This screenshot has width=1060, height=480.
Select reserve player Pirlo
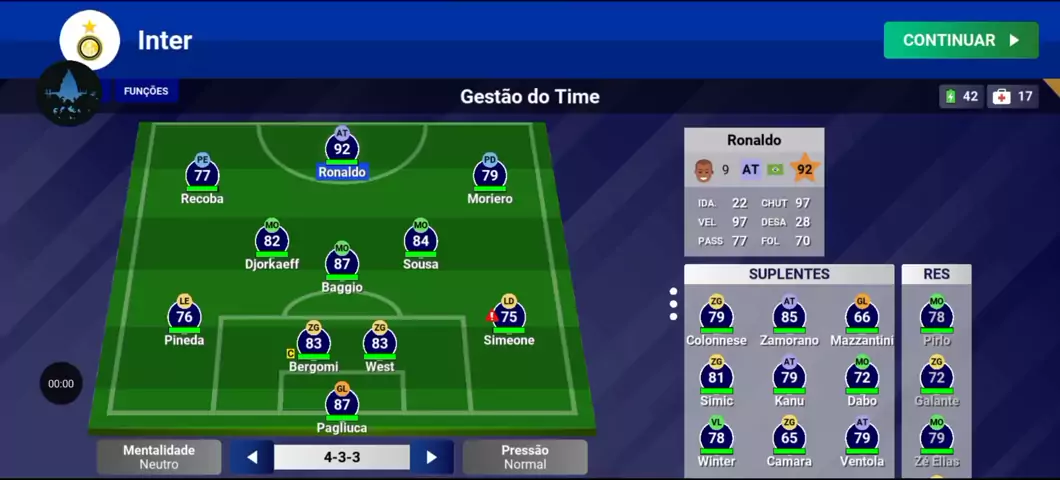[x=936, y=319]
